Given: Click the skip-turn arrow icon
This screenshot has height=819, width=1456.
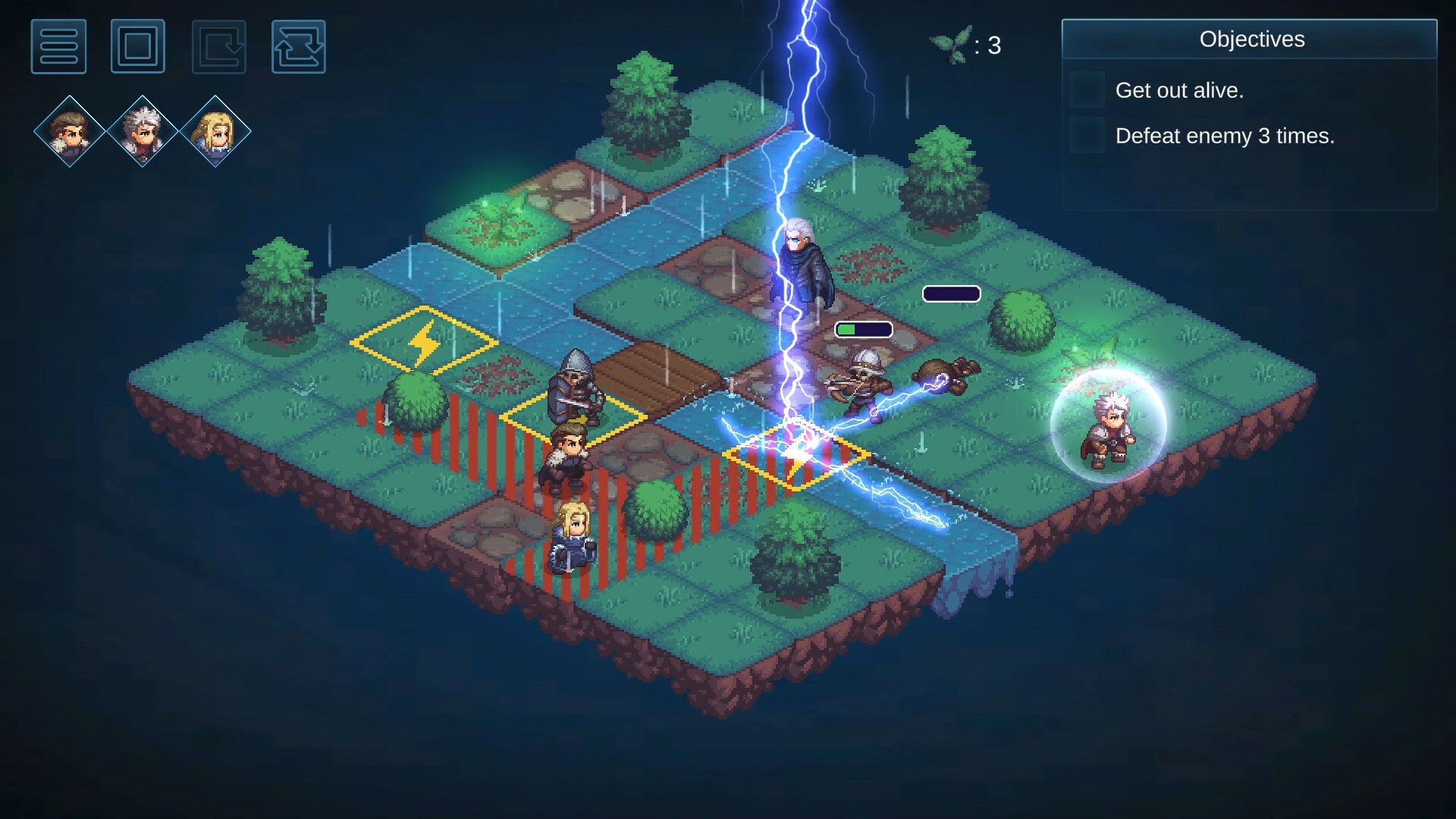Looking at the screenshot, I should pos(217,47).
